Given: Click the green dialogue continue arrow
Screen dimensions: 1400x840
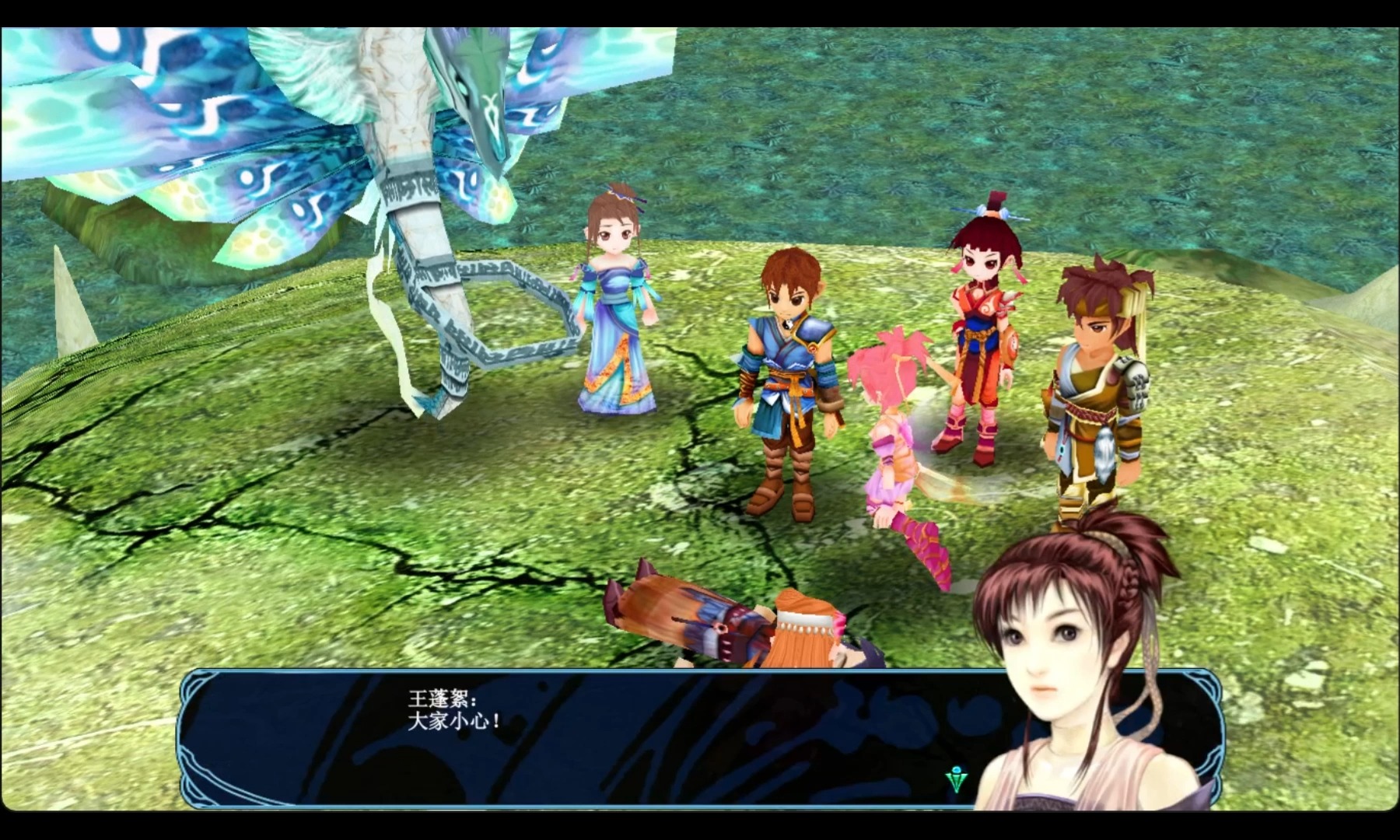Looking at the screenshot, I should coord(956,779).
